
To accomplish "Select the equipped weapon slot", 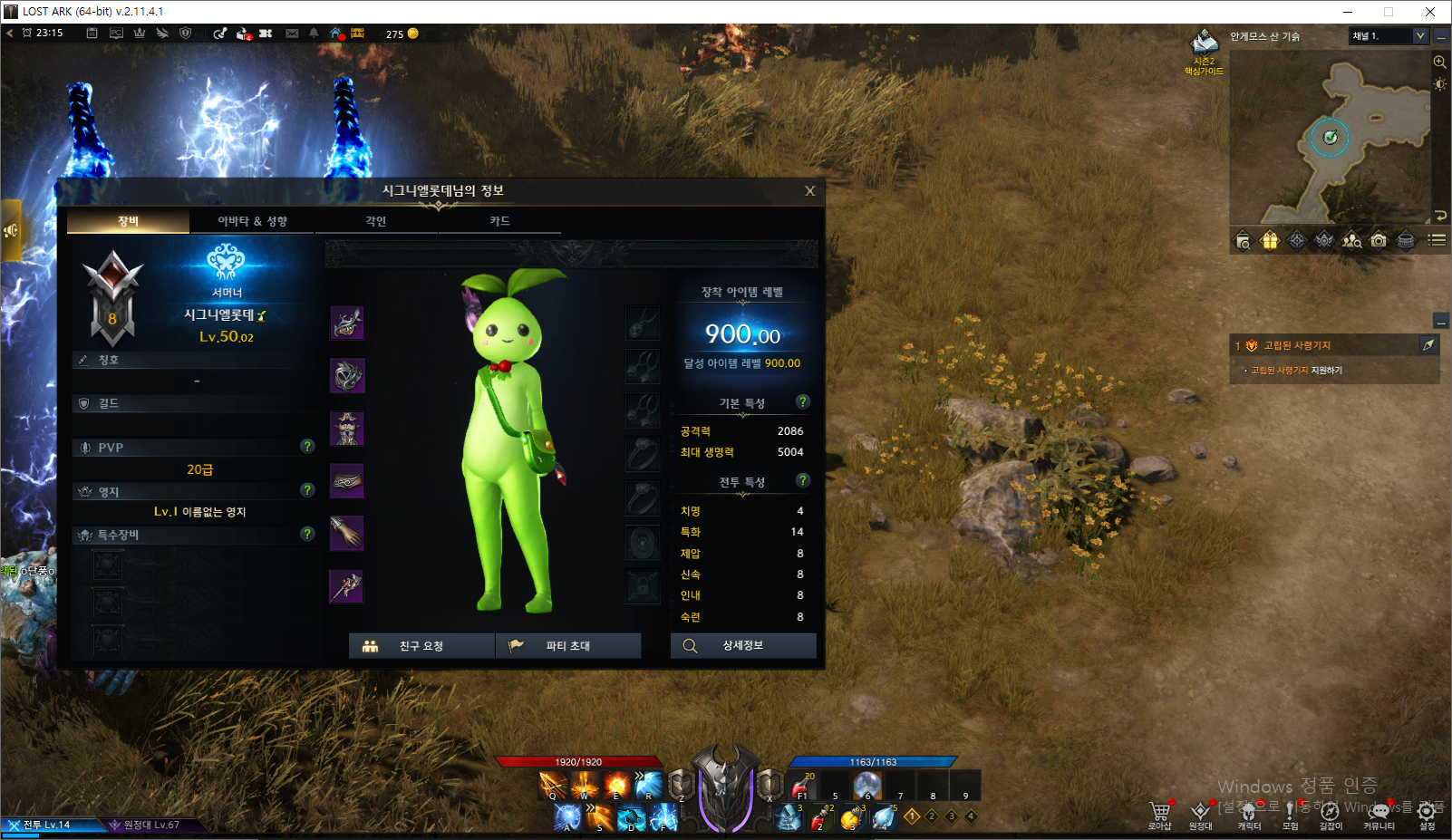I will point(346,587).
